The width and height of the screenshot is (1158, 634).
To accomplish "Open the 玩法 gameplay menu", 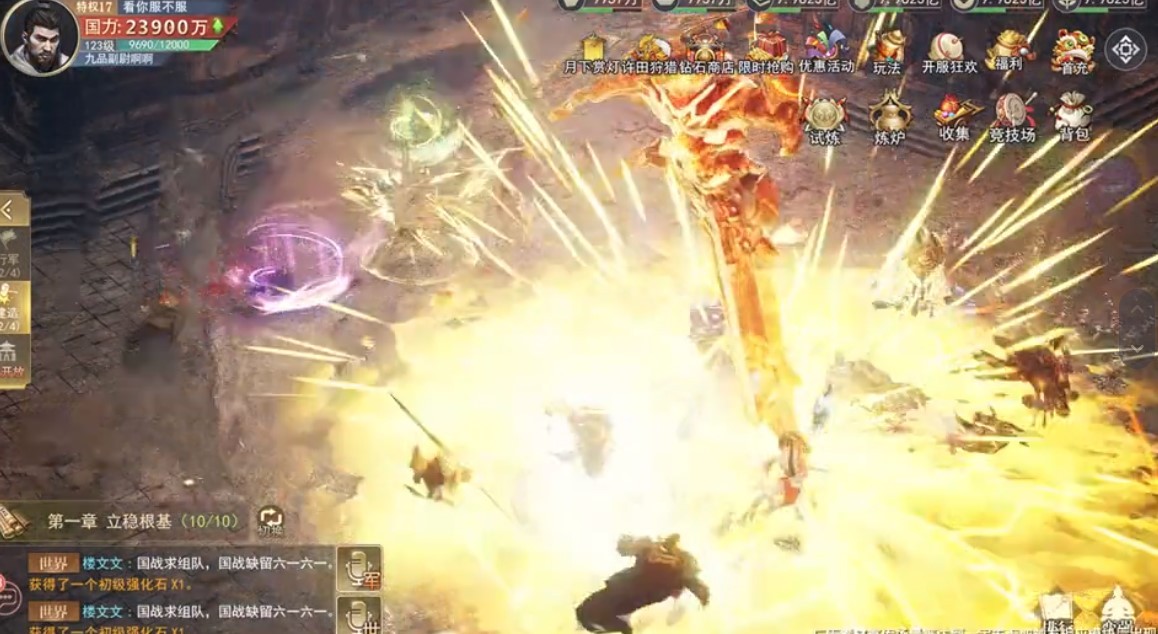I will click(887, 52).
